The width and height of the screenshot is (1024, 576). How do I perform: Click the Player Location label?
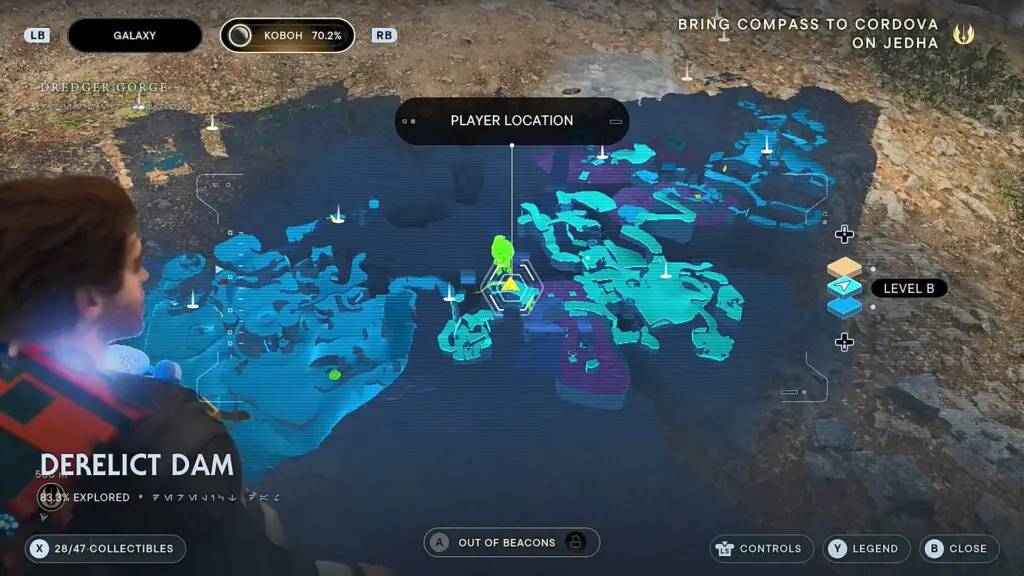click(x=511, y=121)
